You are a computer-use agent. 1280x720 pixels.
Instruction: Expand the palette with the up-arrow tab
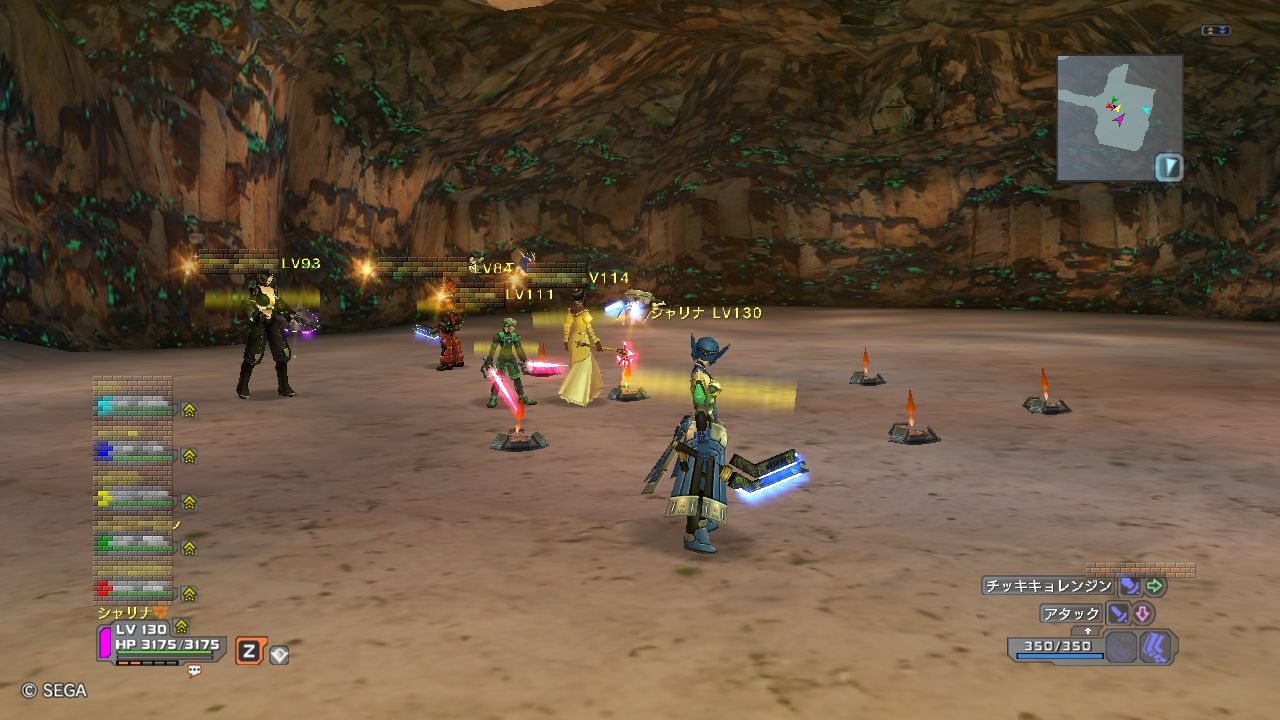click(x=1088, y=631)
